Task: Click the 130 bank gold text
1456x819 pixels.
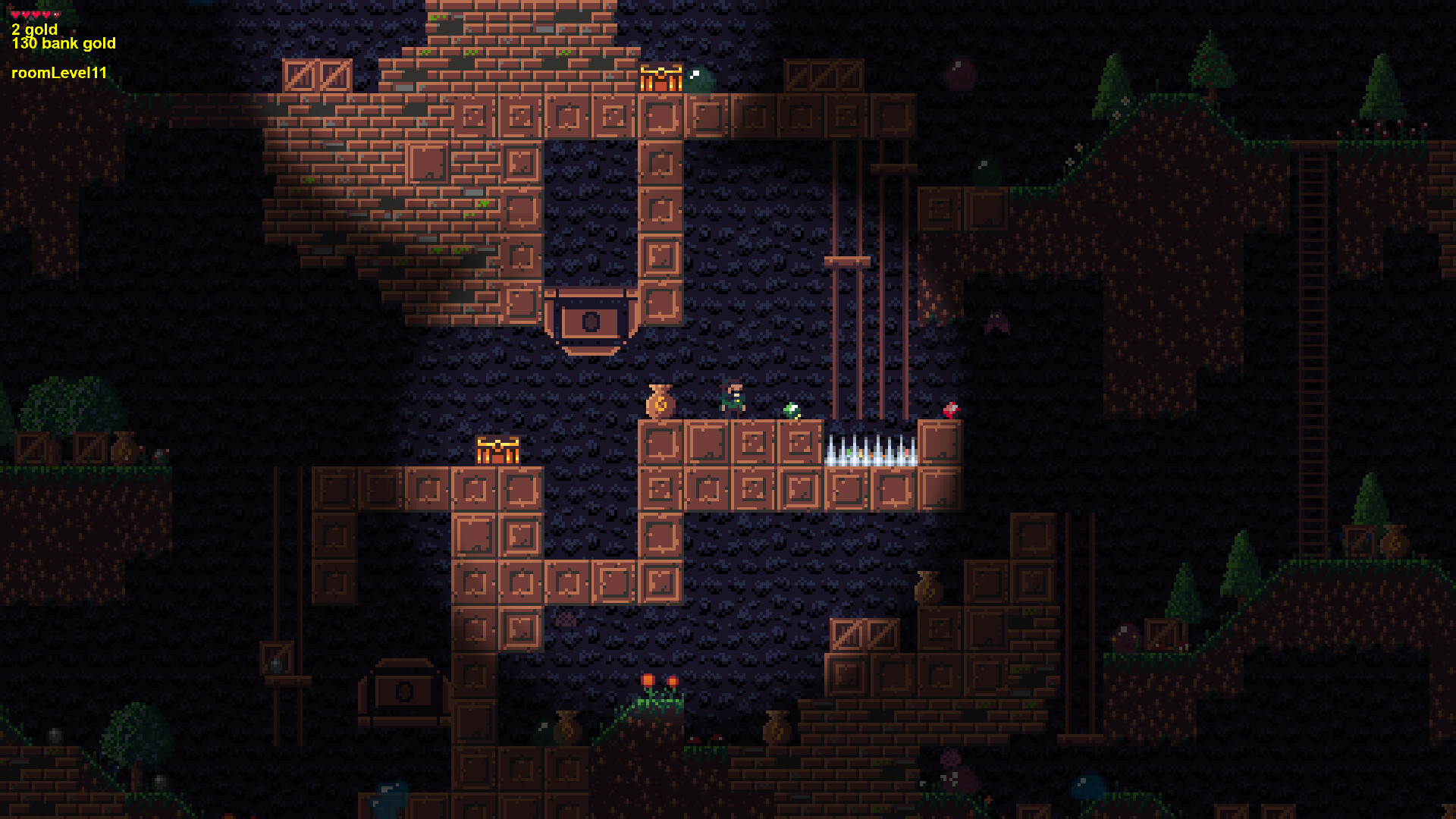Action: tap(63, 43)
